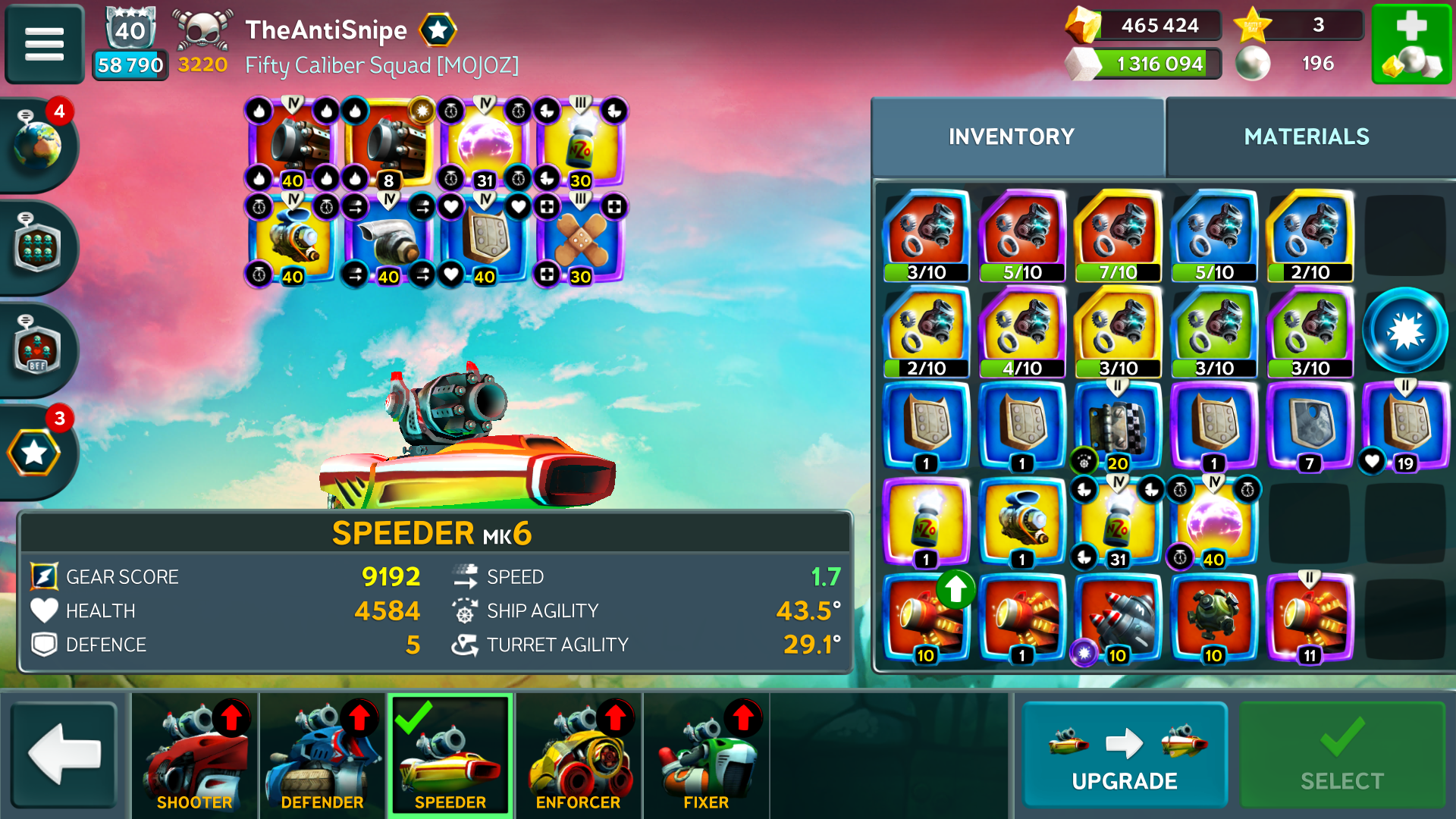Upgrade the Speeder ship

[1125, 755]
